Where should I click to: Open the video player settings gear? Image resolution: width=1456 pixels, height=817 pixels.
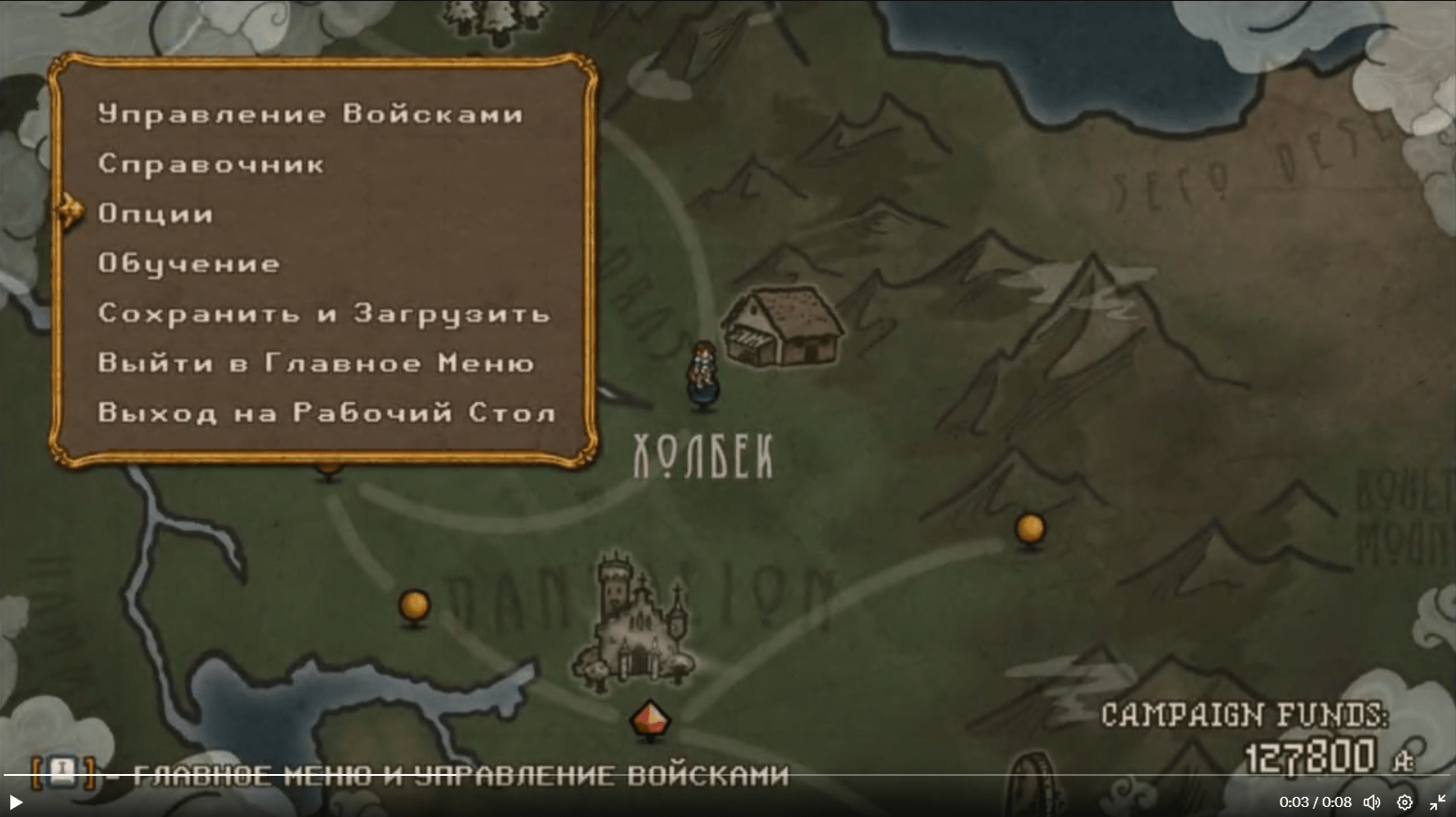[x=1405, y=802]
